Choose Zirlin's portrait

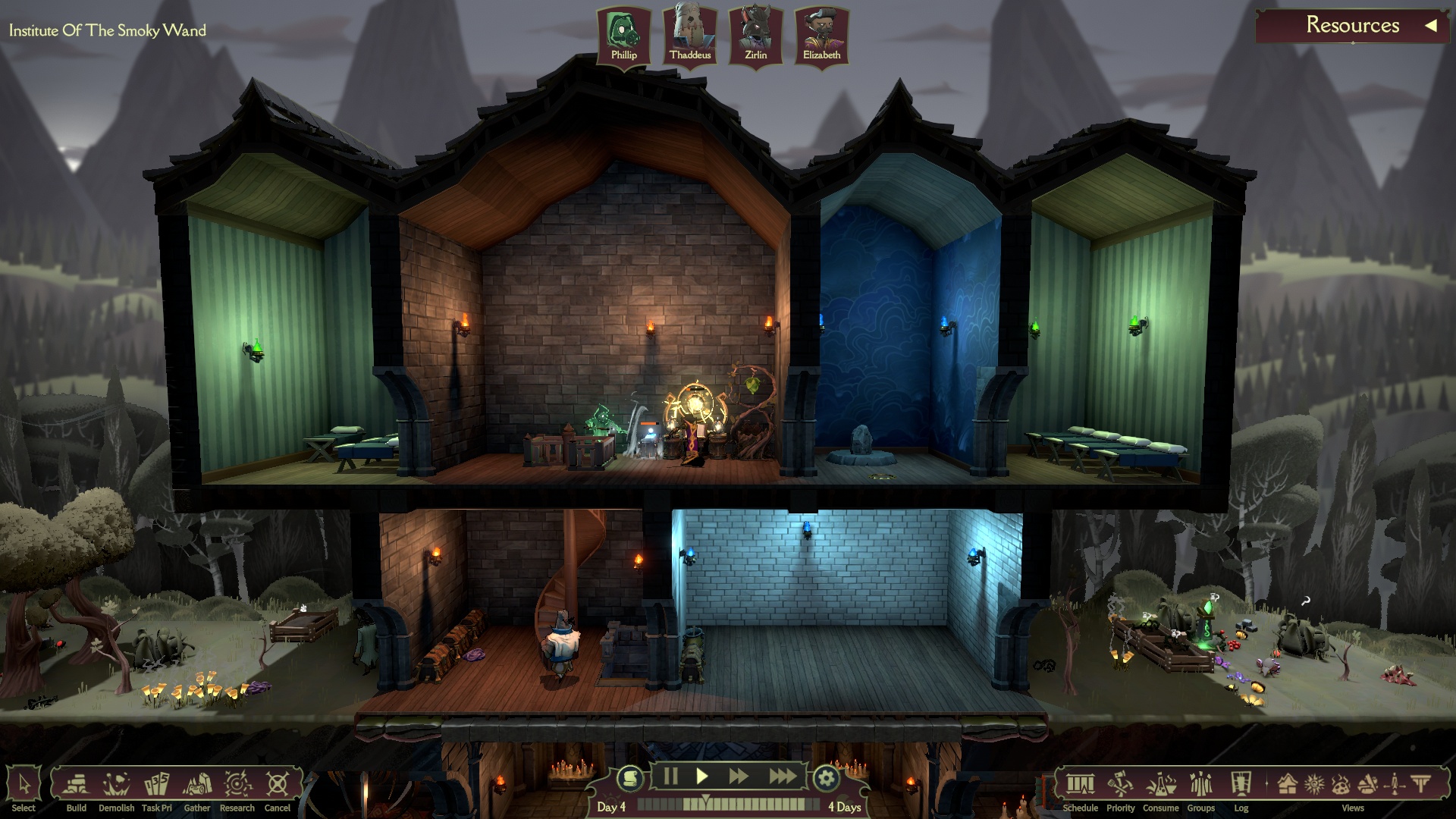coord(755,36)
